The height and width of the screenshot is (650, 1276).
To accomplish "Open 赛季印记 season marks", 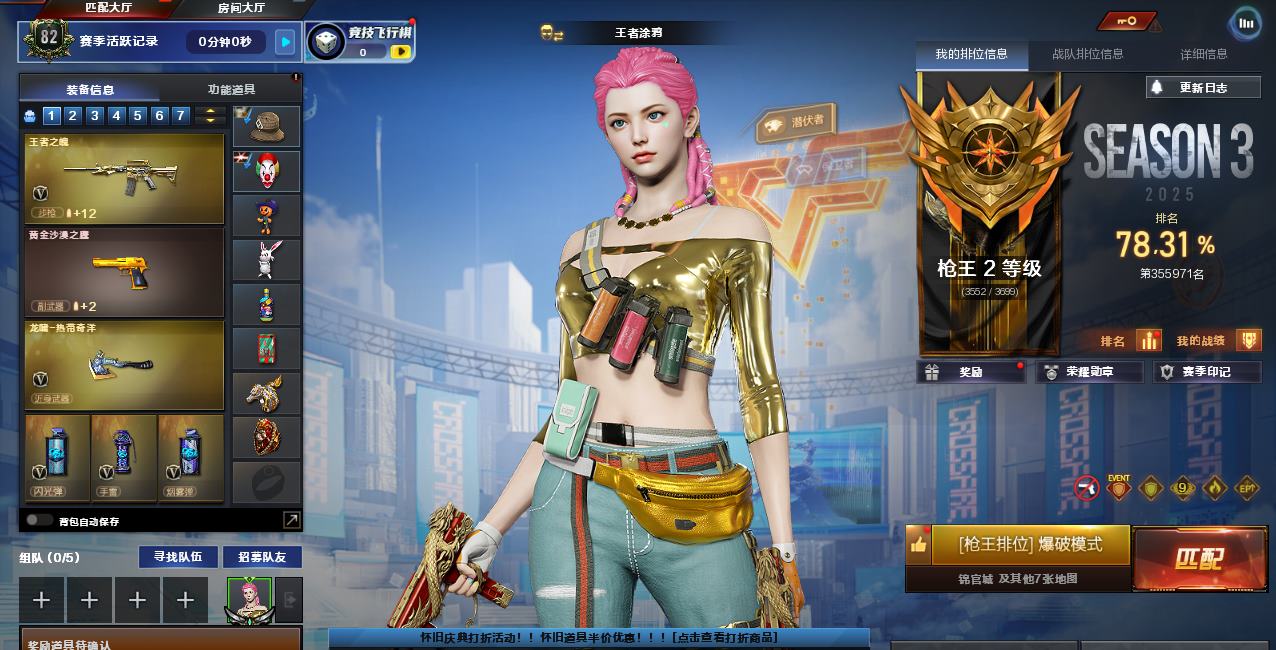I will [1206, 372].
